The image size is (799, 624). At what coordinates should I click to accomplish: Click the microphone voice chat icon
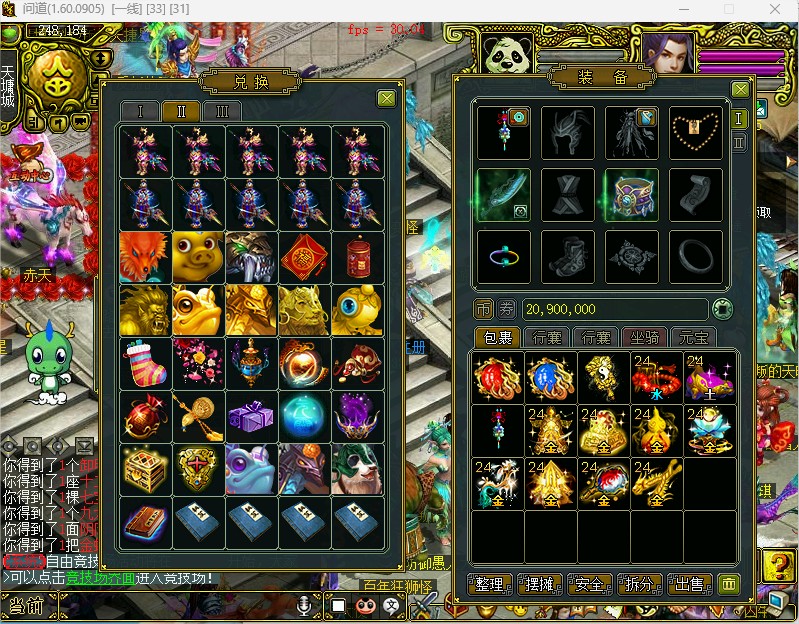[308, 605]
